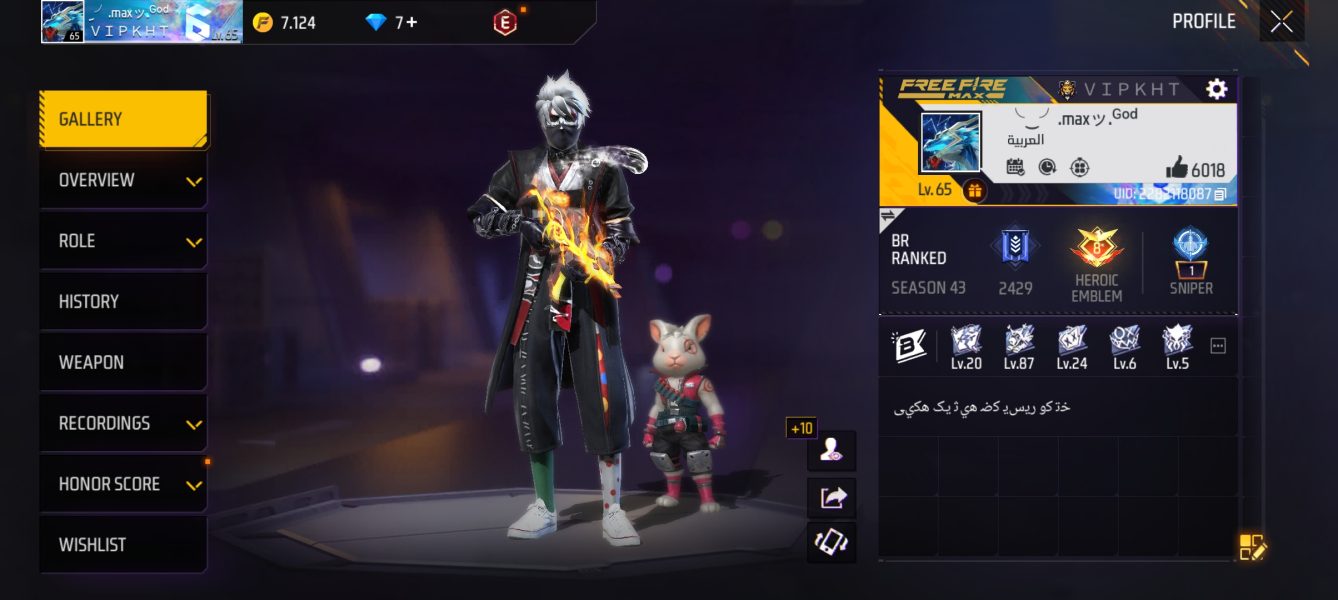This screenshot has width=1338, height=600.
Task: Swap the BR Ranked mode display
Action: [887, 216]
